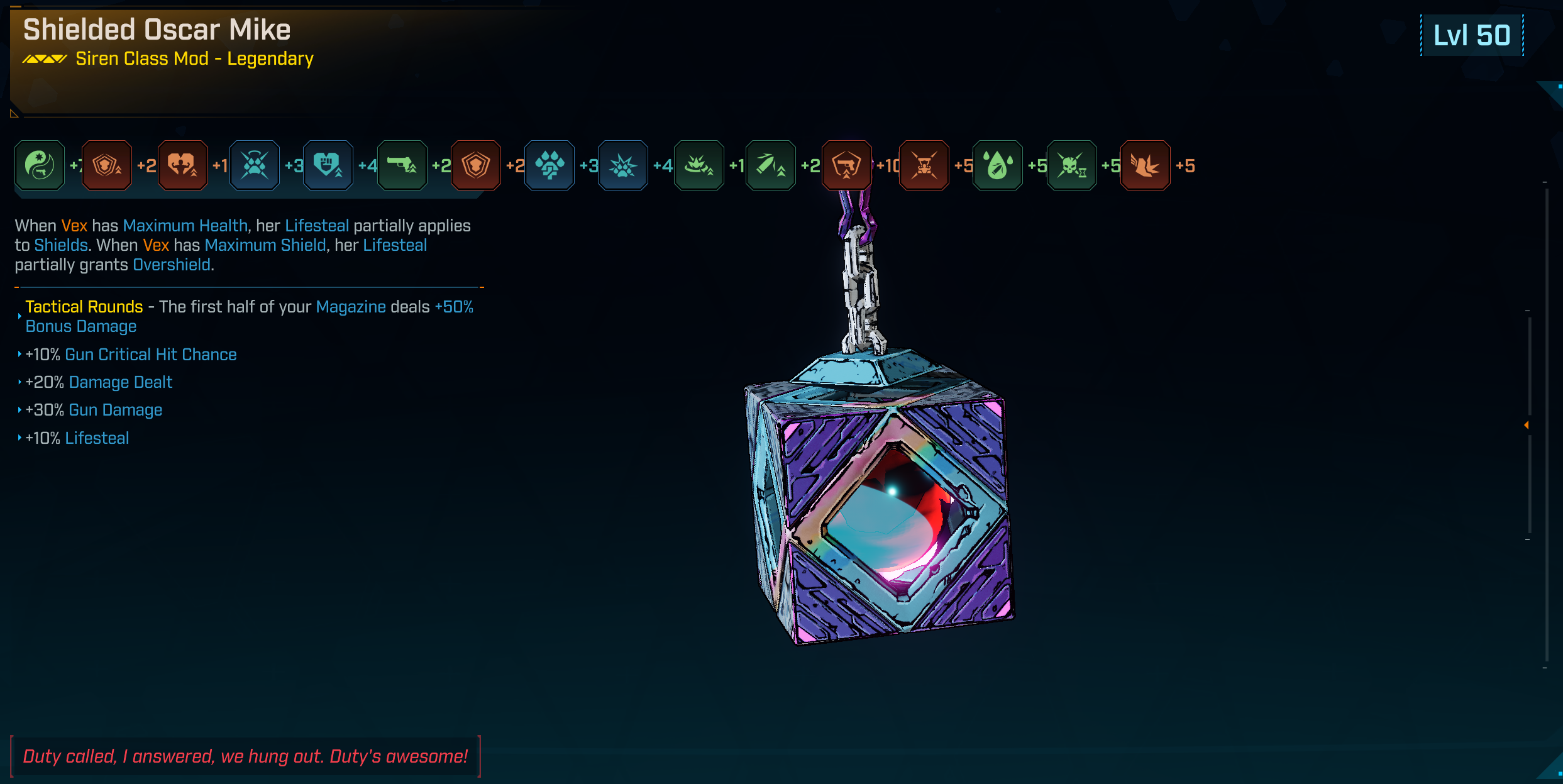Image resolution: width=1563 pixels, height=784 pixels.
Task: Click the green droplet bullet skill icon
Action: (998, 165)
